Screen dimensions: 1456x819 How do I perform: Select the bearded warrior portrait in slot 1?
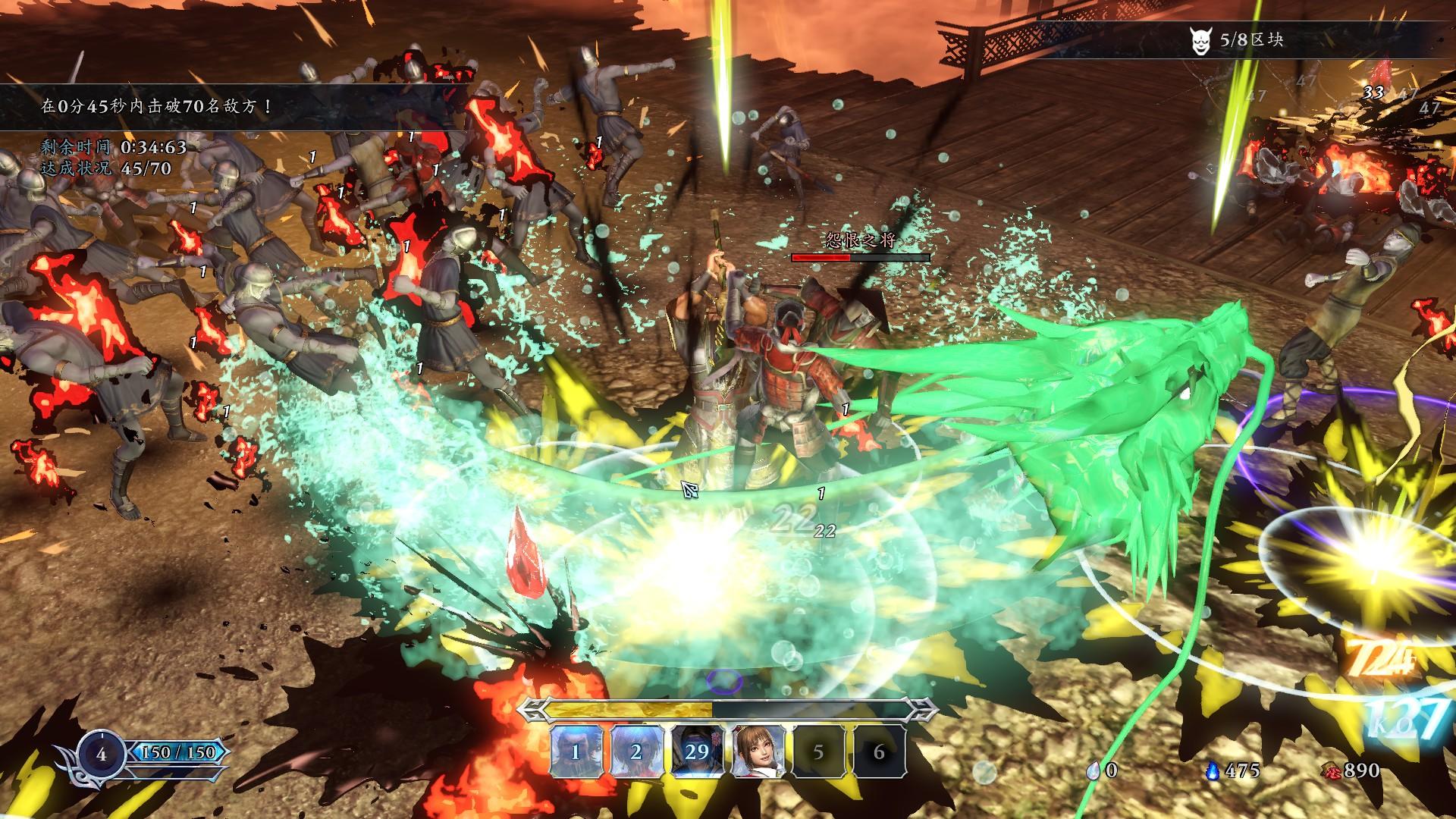coord(576,752)
